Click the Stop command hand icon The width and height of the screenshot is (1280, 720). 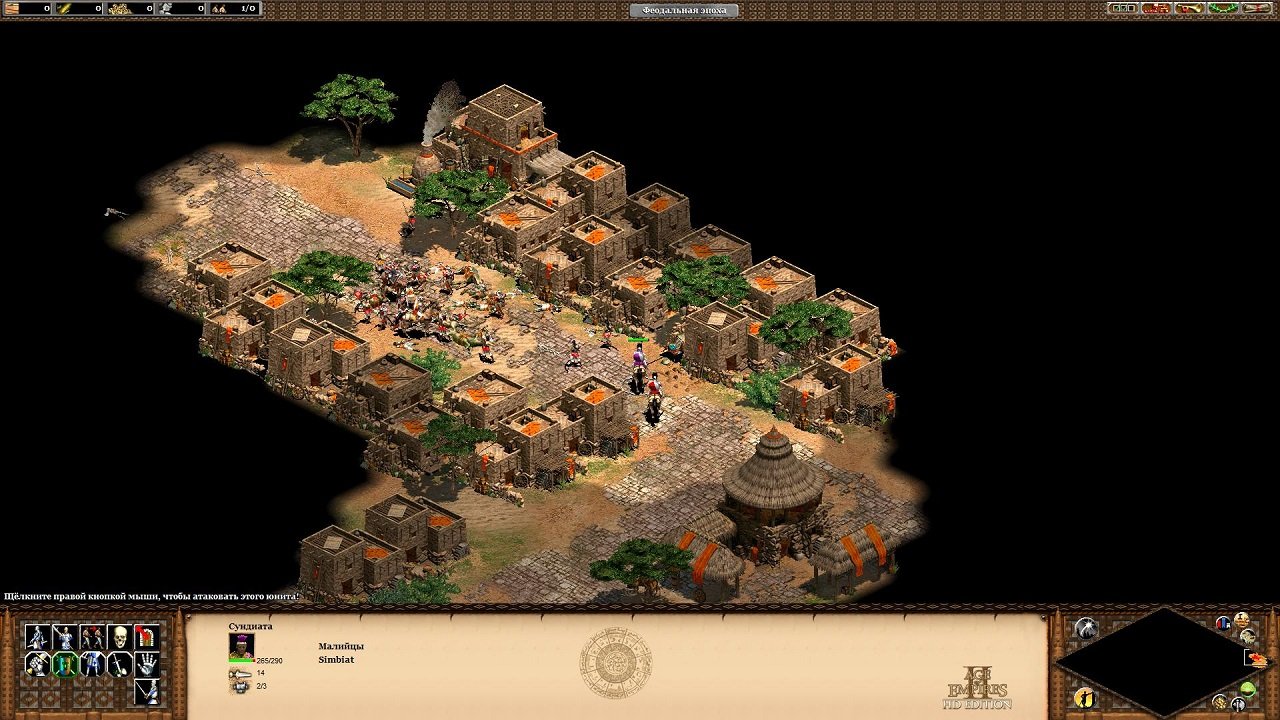(146, 664)
